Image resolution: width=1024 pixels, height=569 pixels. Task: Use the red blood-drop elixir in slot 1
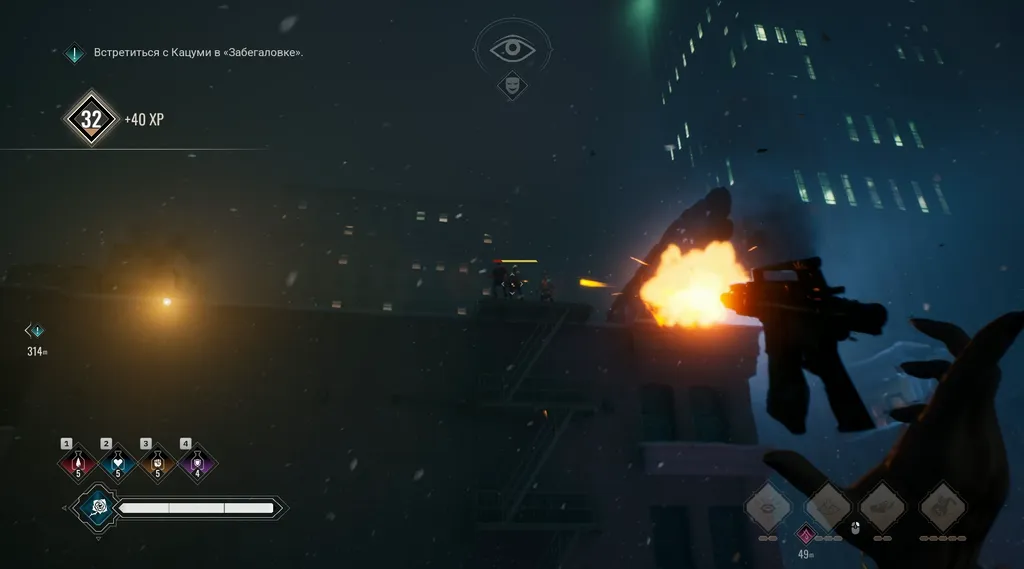77,463
